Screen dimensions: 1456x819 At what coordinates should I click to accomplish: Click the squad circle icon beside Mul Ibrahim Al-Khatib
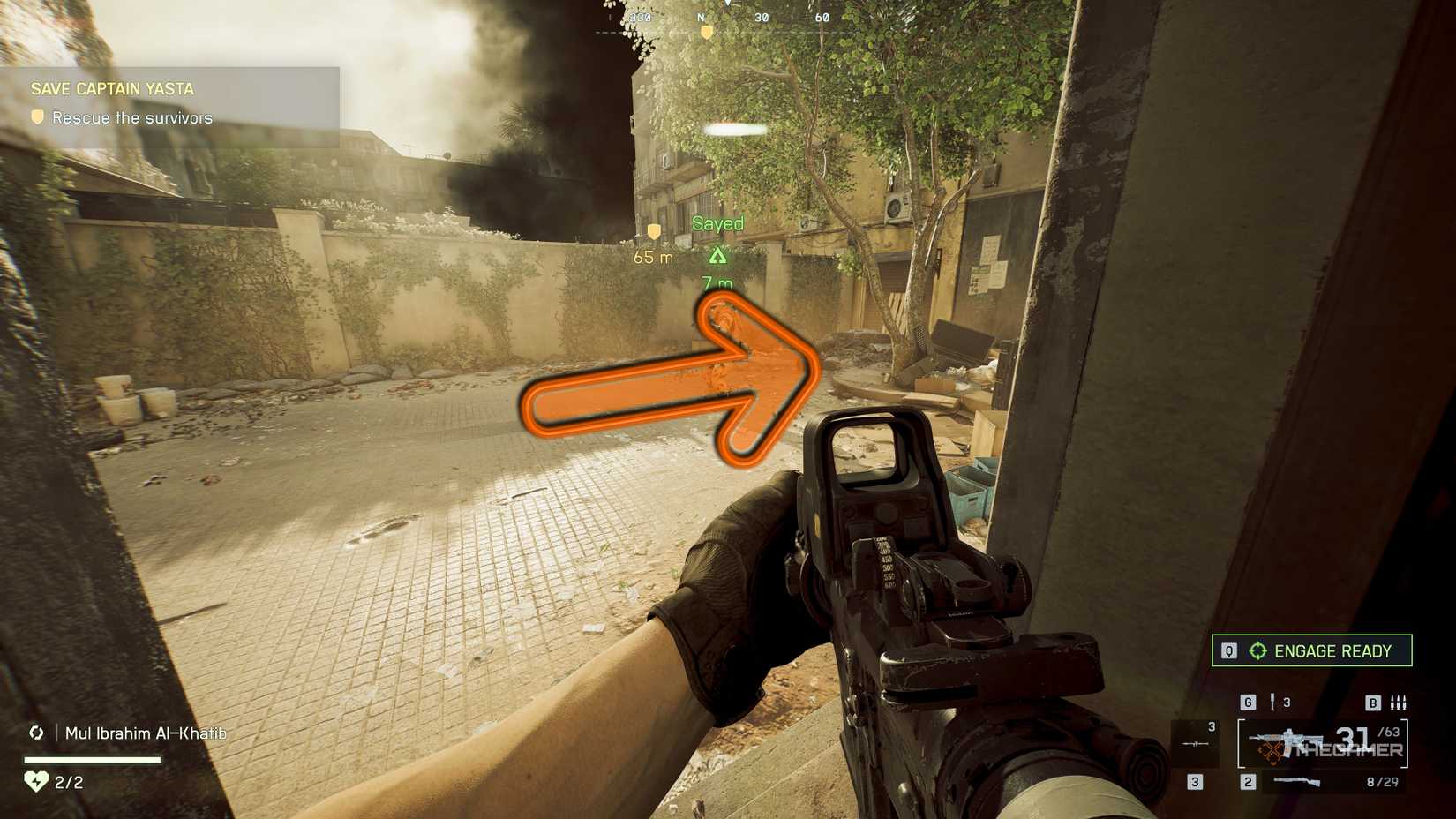pyautogui.click(x=37, y=733)
